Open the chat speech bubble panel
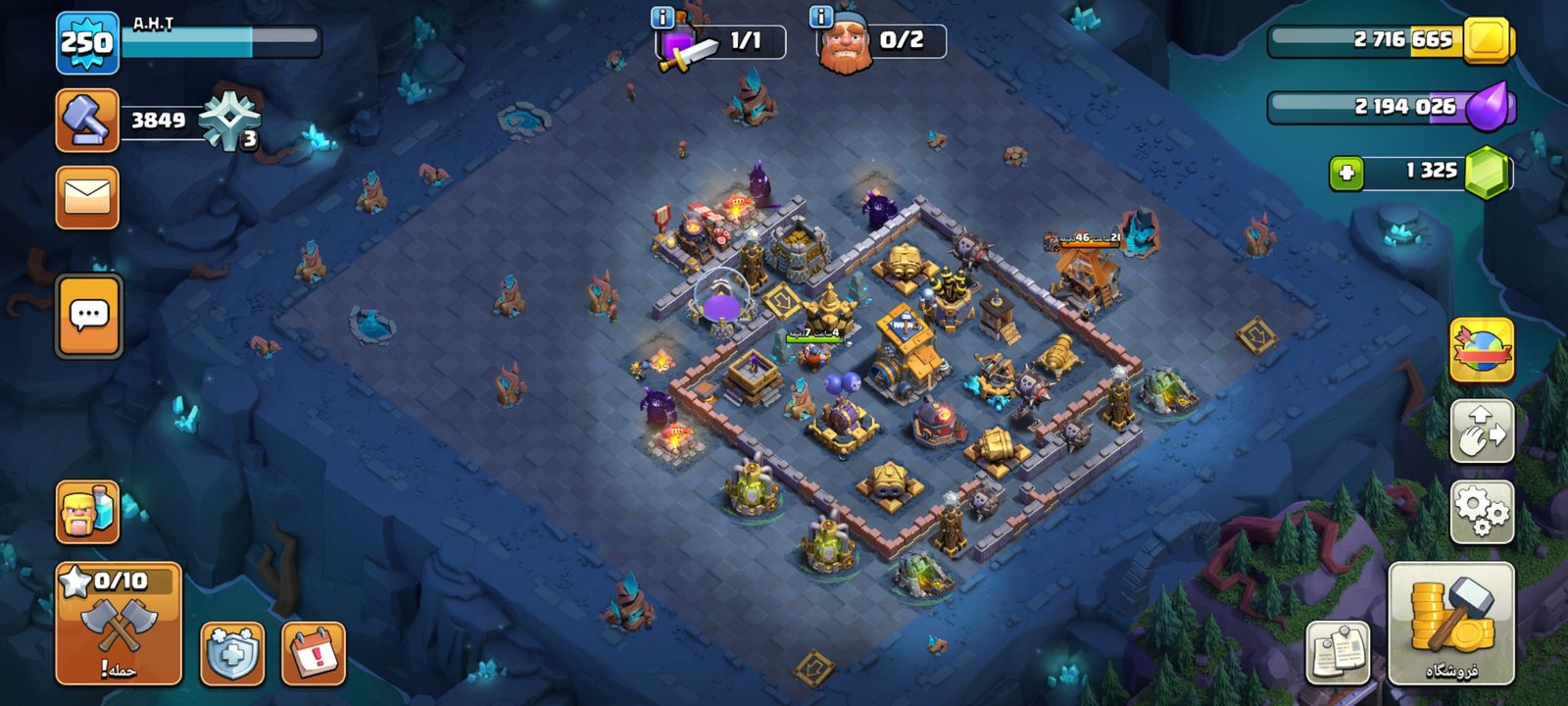 tap(89, 316)
